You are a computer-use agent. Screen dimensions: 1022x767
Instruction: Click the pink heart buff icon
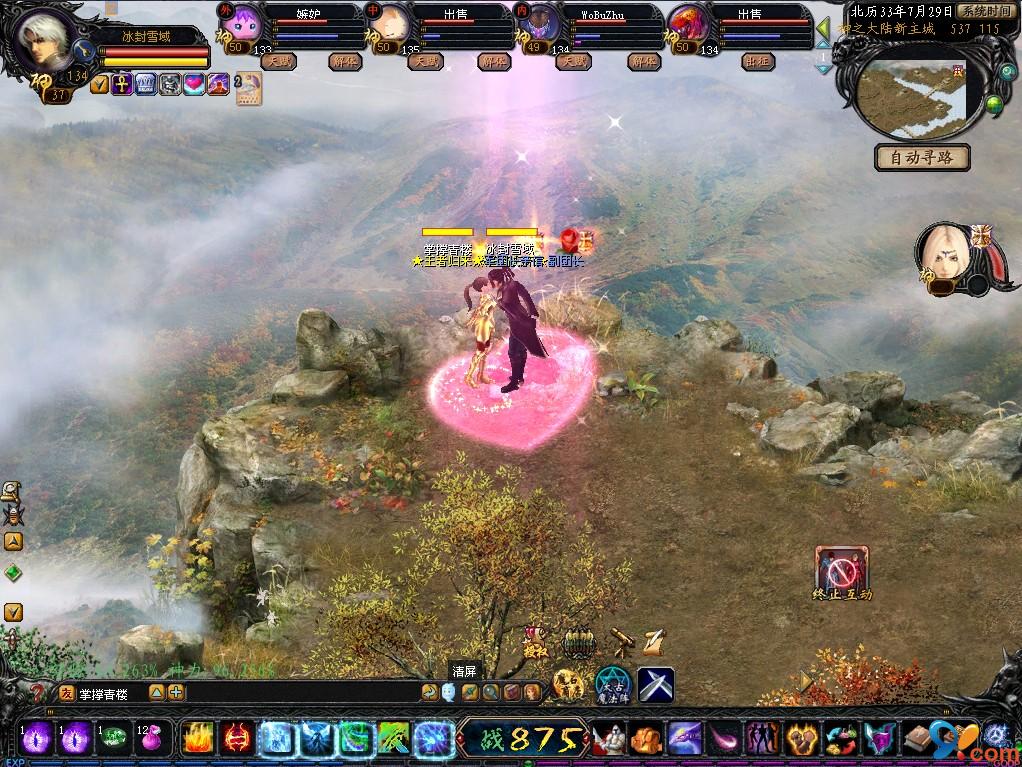194,85
